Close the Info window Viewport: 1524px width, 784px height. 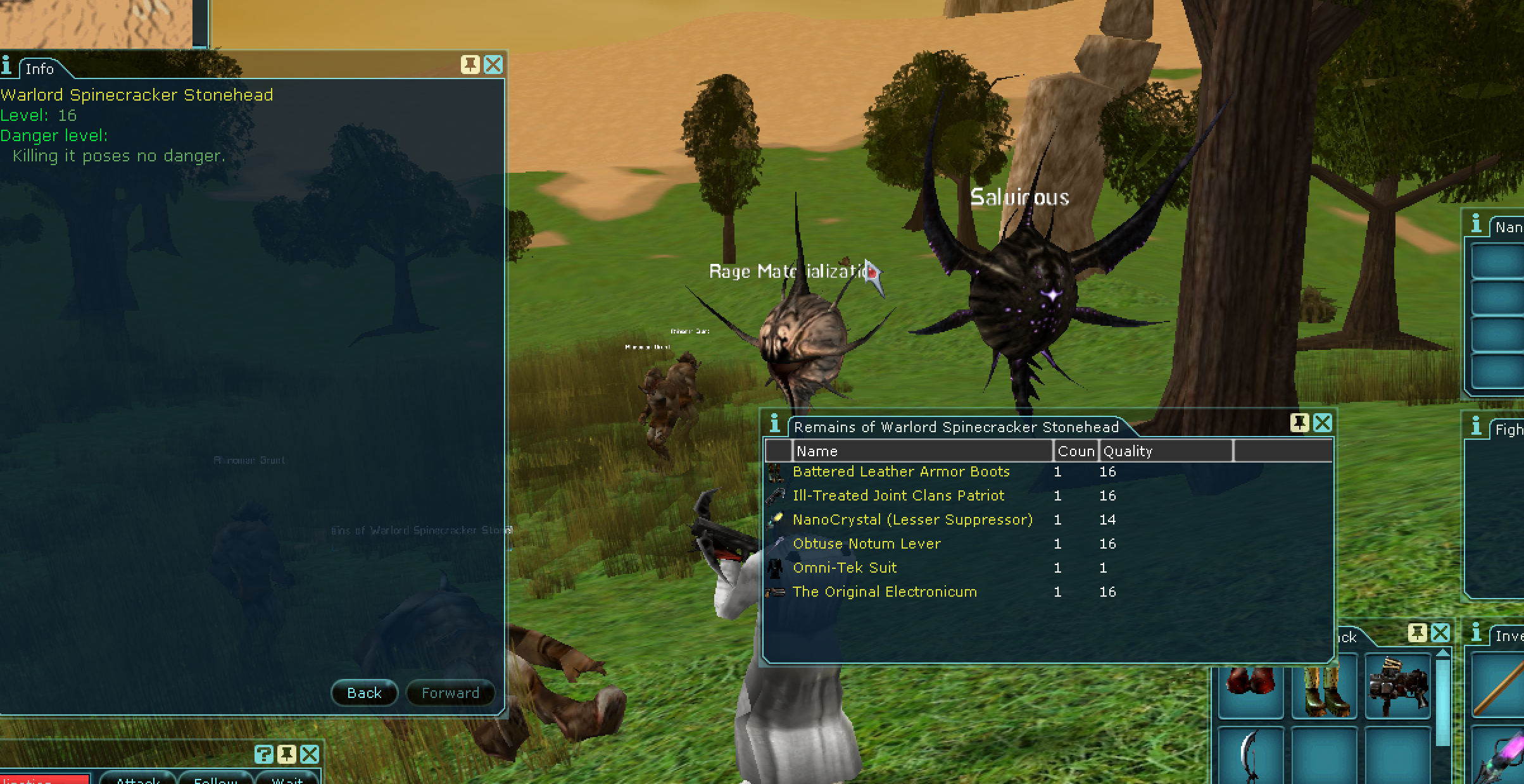click(493, 65)
